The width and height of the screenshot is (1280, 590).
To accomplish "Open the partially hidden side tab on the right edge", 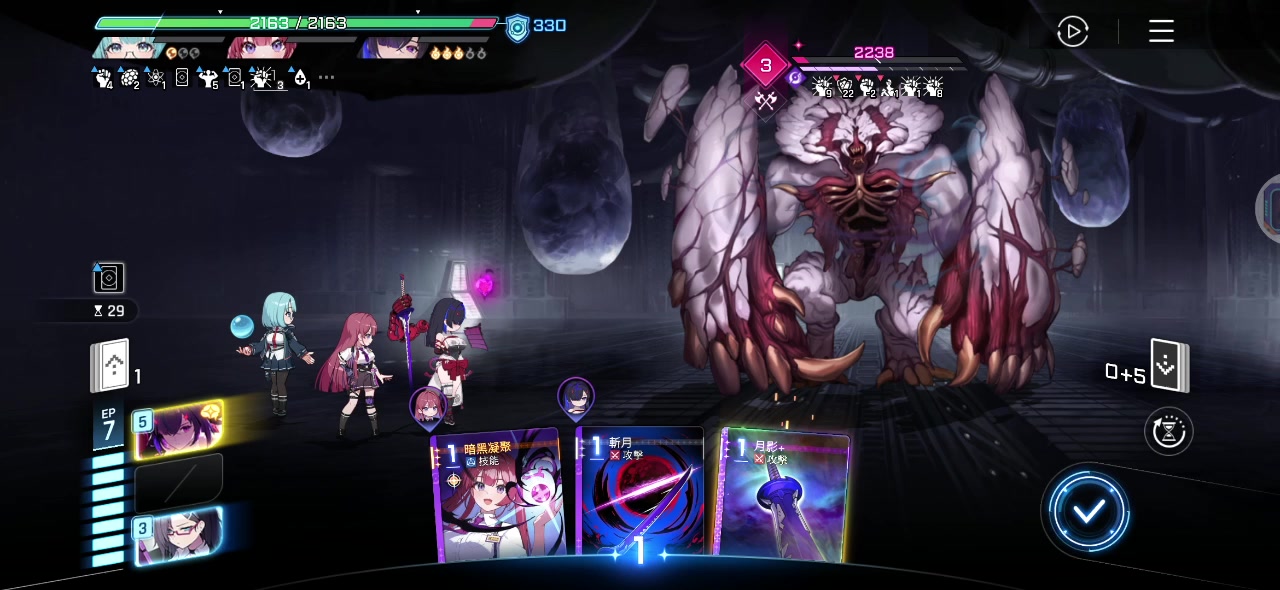I will pyautogui.click(x=1271, y=208).
